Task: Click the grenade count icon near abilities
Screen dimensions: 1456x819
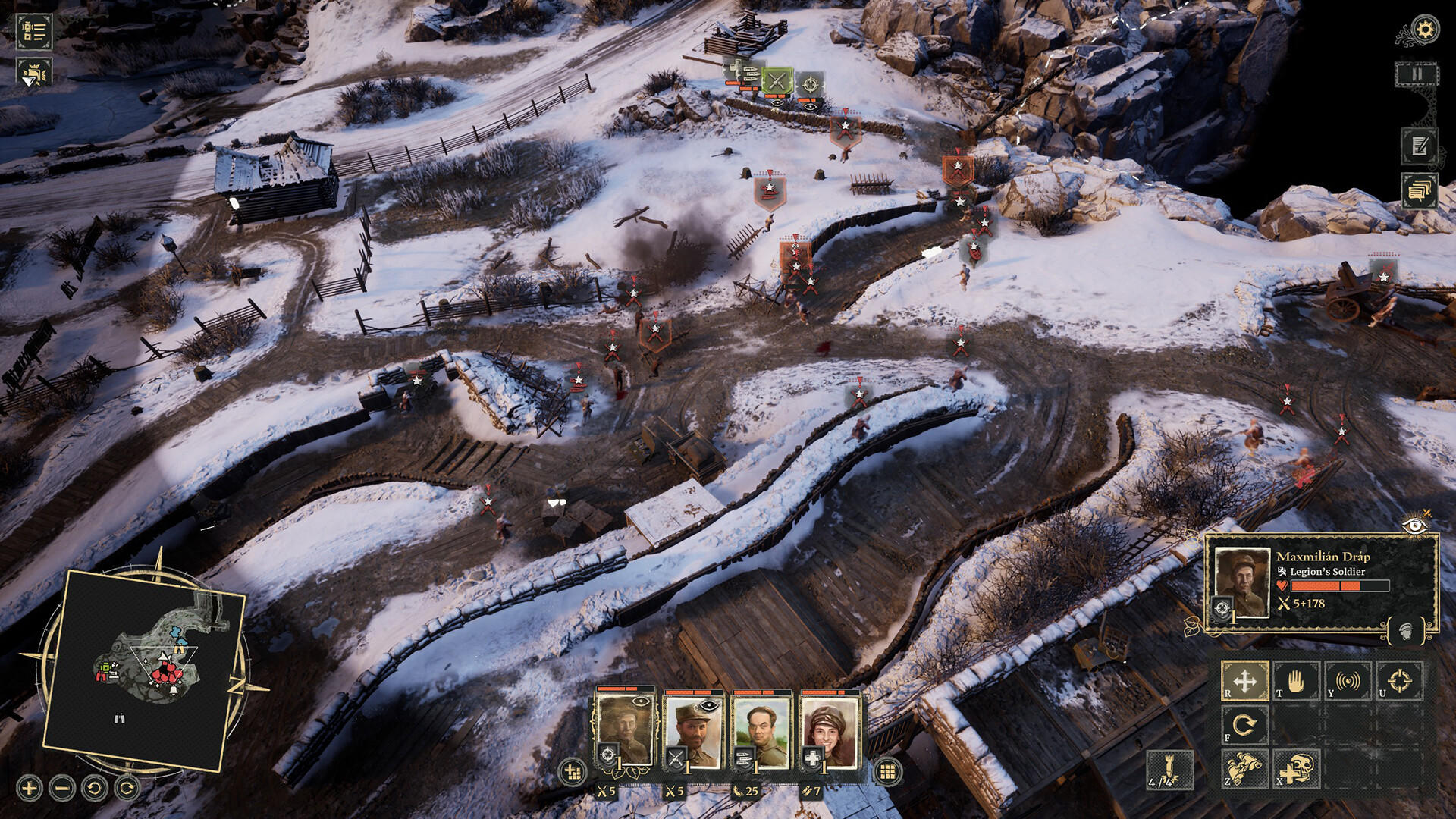Action: 1169,772
